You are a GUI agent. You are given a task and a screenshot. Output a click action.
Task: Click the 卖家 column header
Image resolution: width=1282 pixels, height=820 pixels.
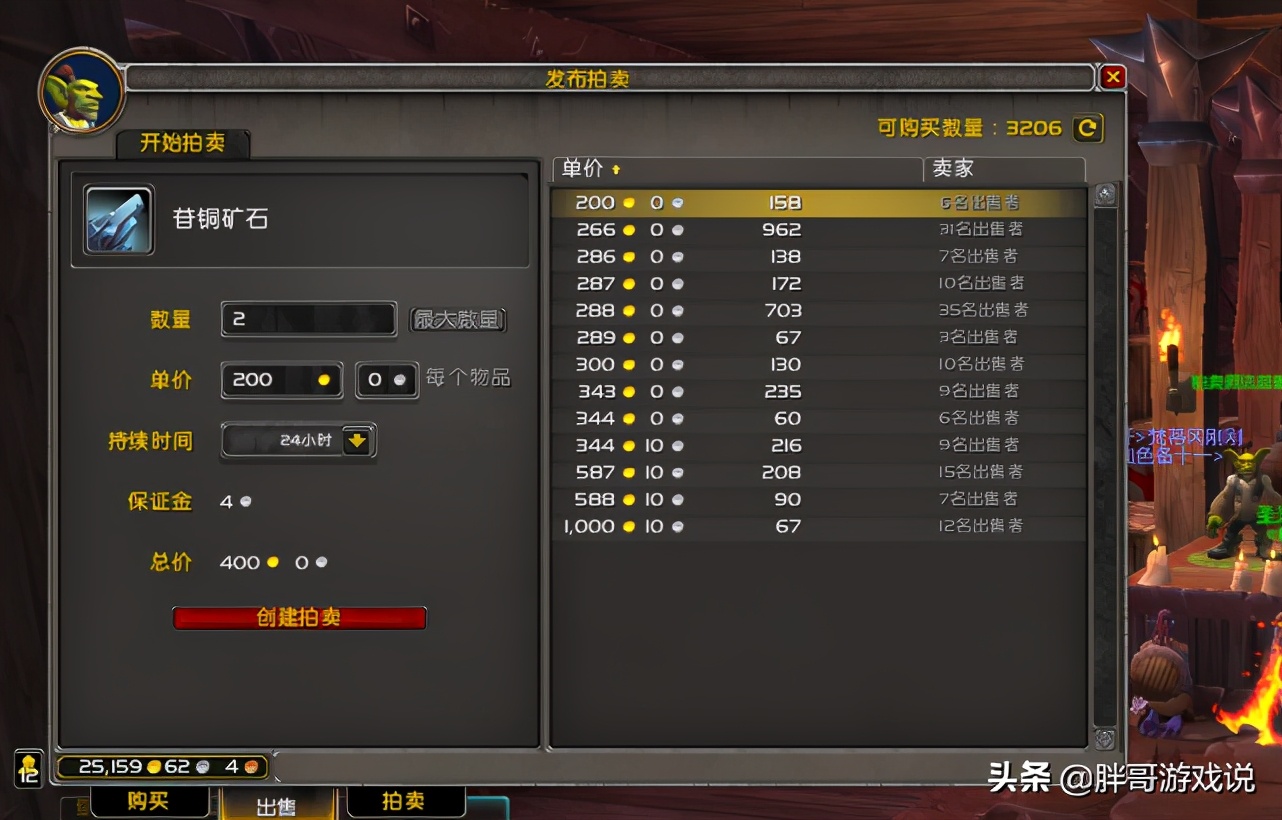(950, 170)
